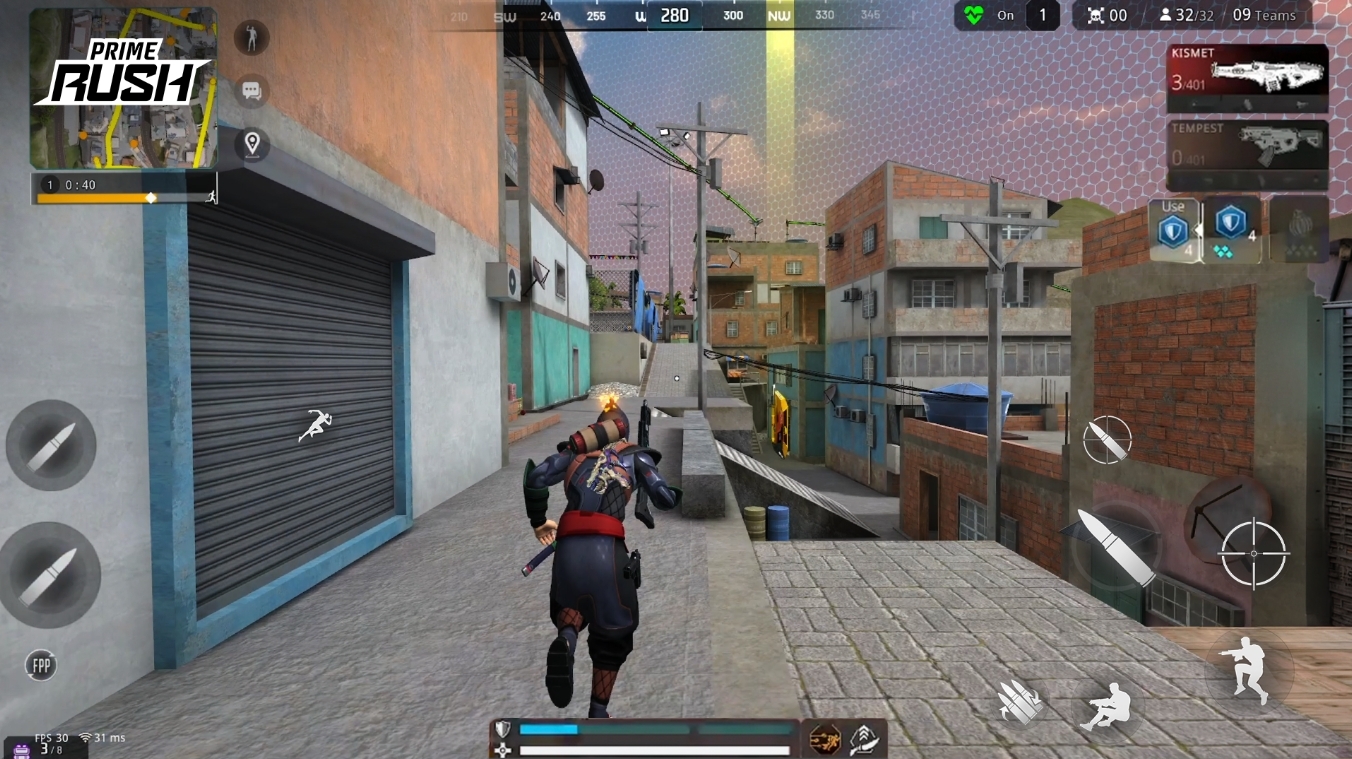Toggle the green heart 'On' health setting
This screenshot has height=759, width=1352.
[x=985, y=15]
